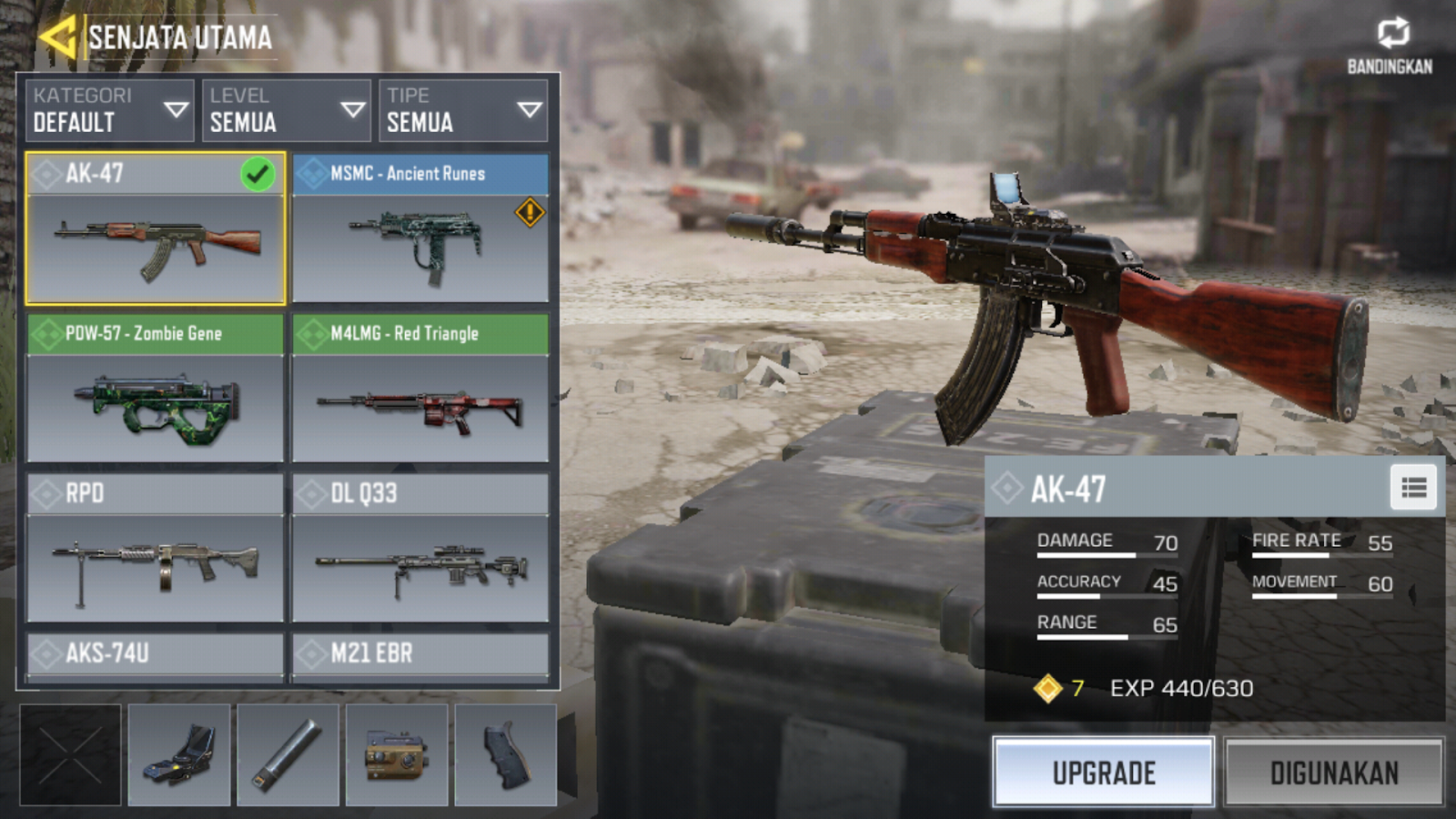The image size is (1456, 819).
Task: Go back using the yellow arrow
Action: coord(57,38)
